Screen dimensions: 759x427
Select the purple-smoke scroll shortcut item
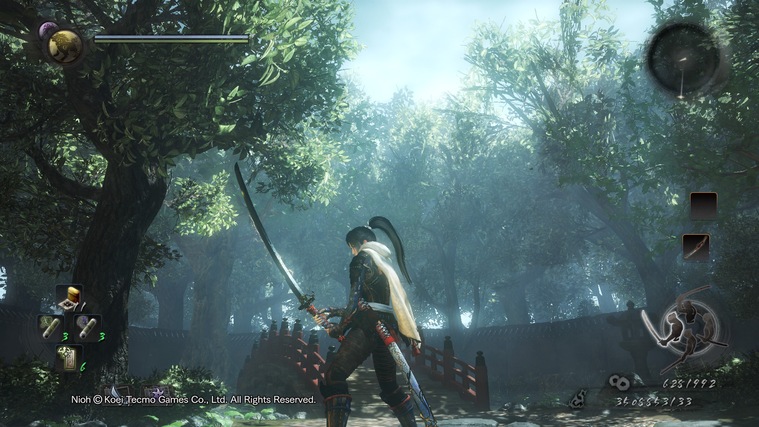click(x=88, y=327)
